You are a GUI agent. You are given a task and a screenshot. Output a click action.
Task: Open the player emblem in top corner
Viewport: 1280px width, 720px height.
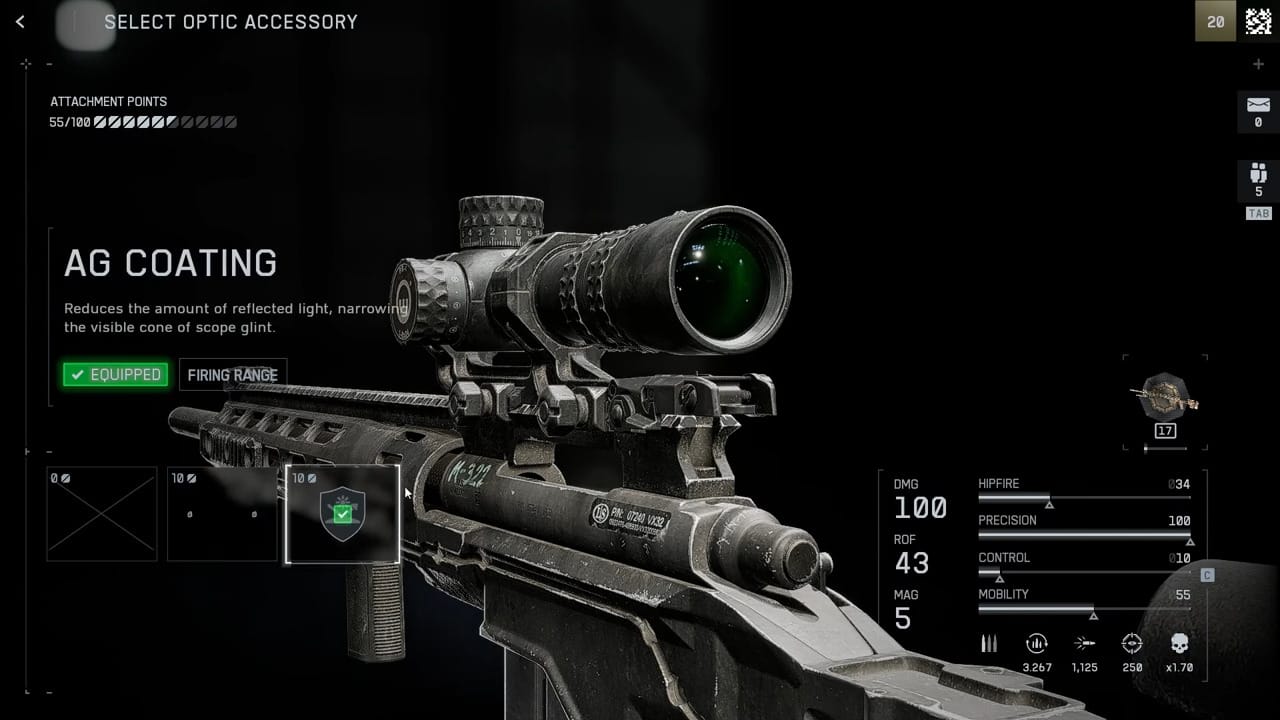[x=1258, y=22]
